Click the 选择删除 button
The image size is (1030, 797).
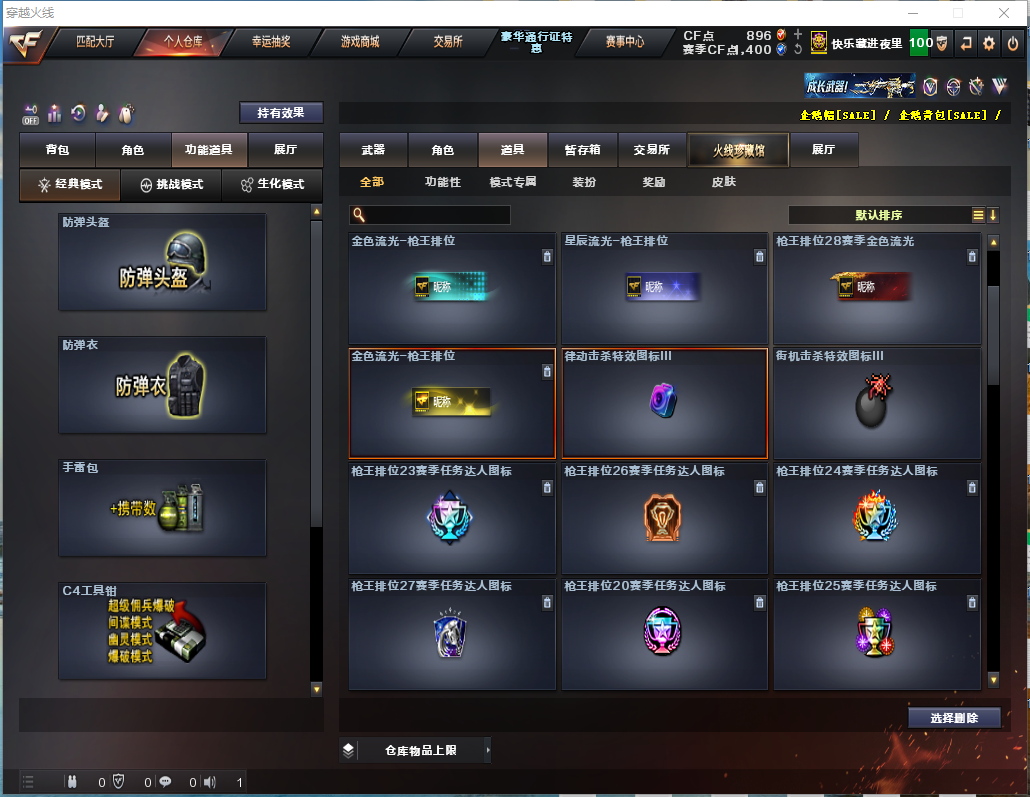pos(954,718)
